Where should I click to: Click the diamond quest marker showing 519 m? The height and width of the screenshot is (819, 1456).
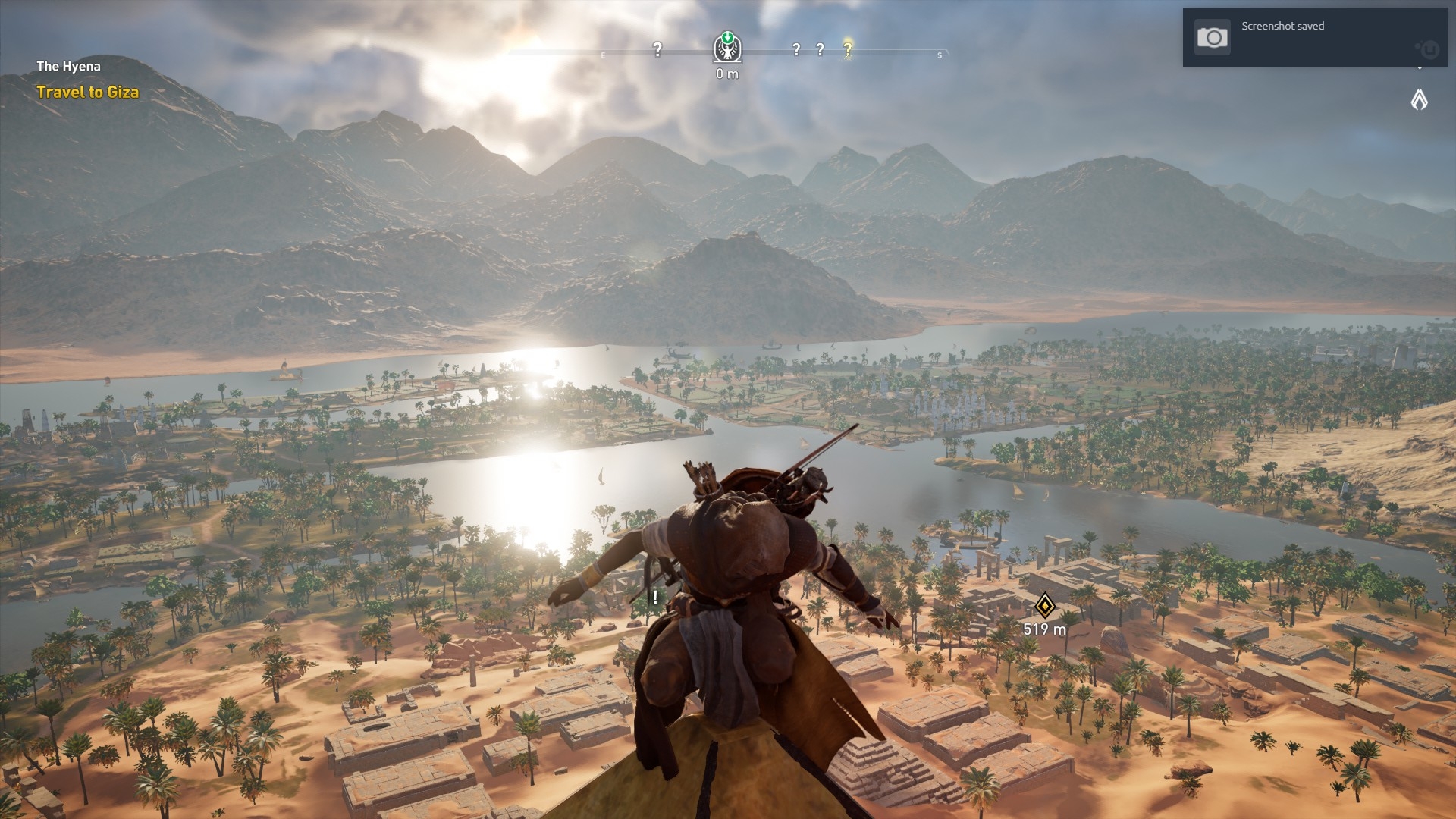tap(1045, 605)
